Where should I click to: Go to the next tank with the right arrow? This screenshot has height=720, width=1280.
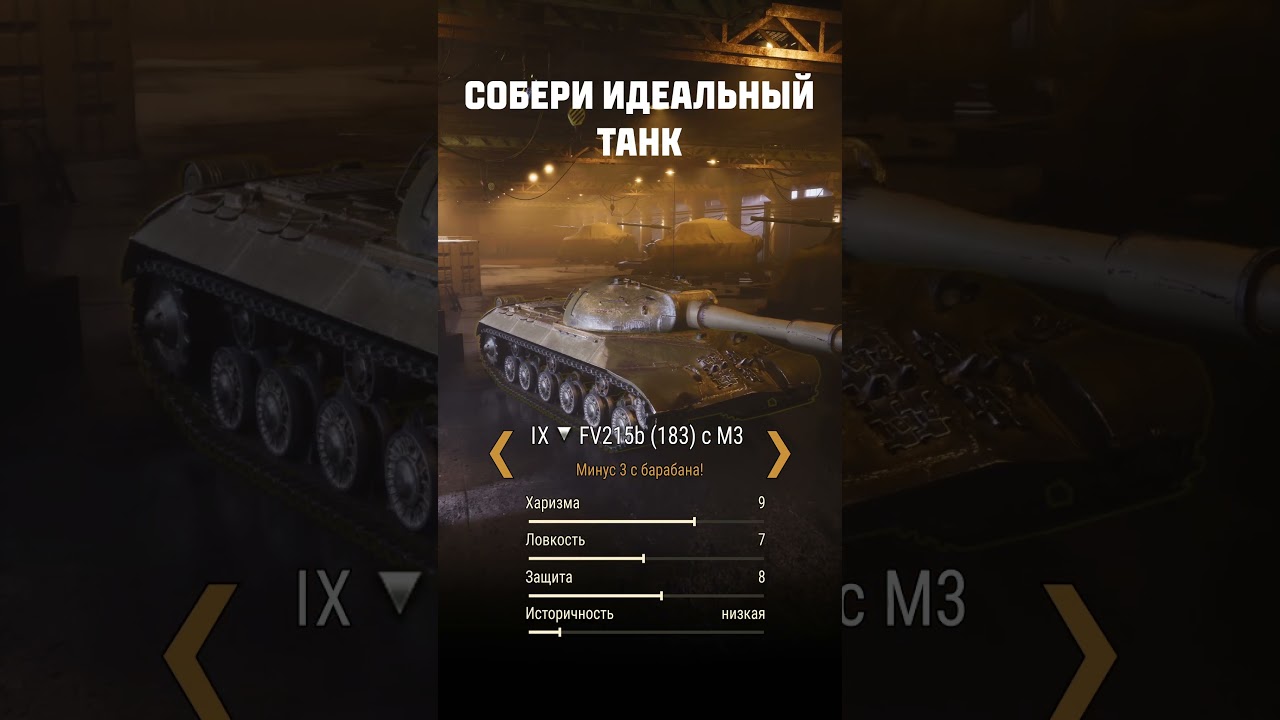[x=778, y=454]
